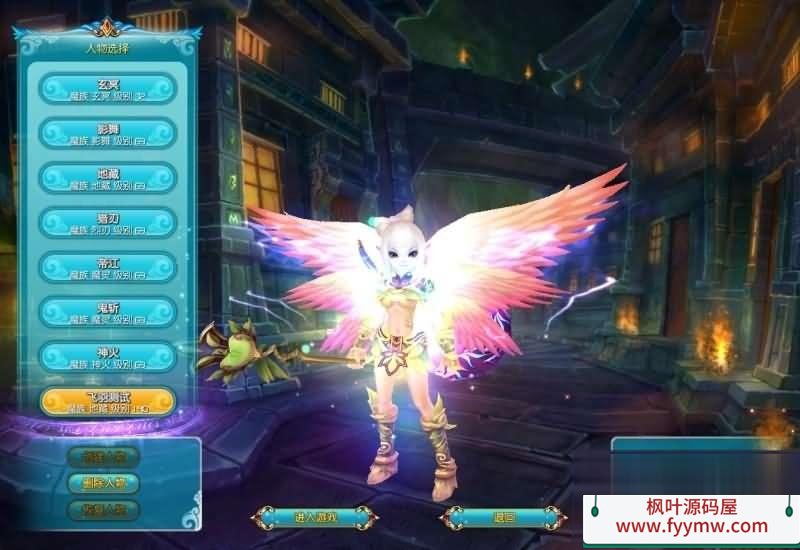Pick the 地藏 character row

pyautogui.click(x=108, y=178)
